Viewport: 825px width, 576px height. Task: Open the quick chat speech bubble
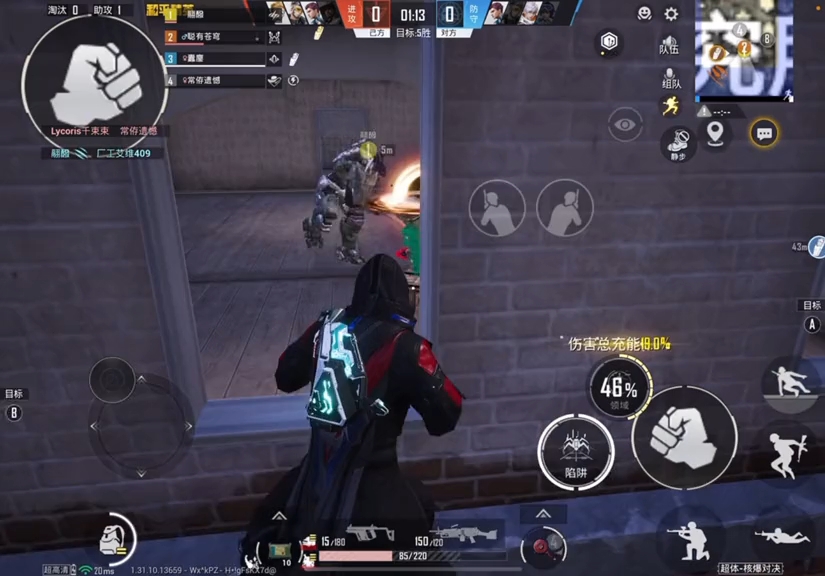tap(765, 133)
